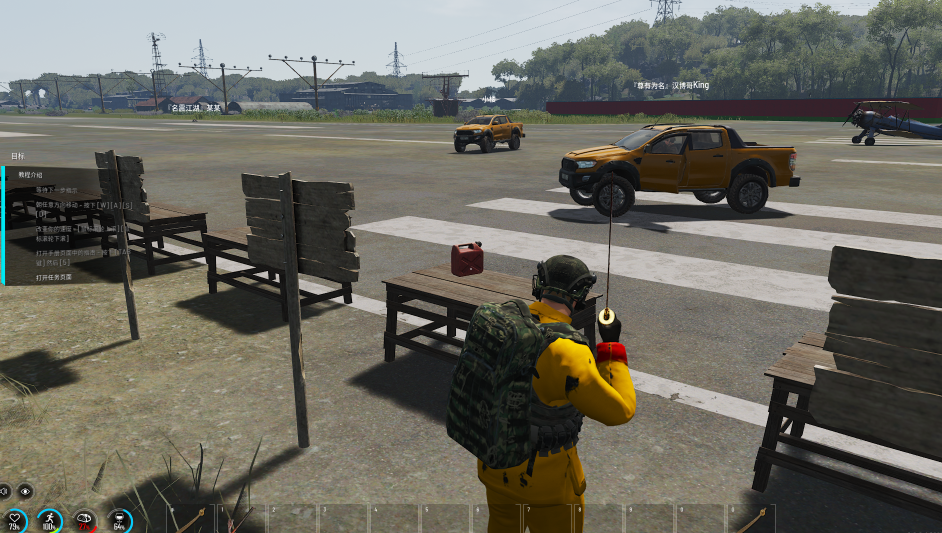Toggle the speaker sound icon
Viewport: 942px width, 533px height.
pyautogui.click(x=4, y=491)
